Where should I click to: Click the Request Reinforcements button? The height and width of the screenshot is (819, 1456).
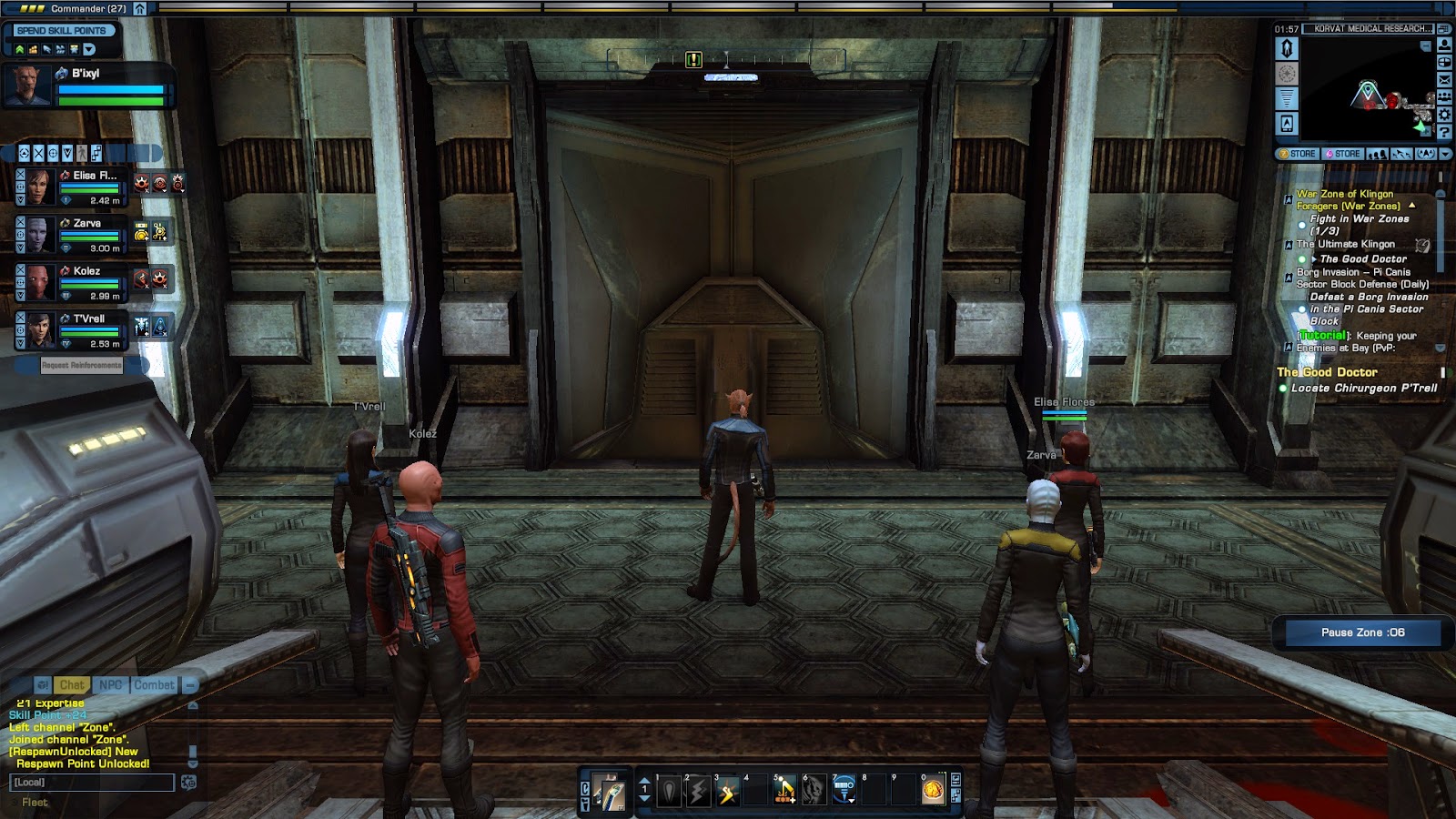81,365
